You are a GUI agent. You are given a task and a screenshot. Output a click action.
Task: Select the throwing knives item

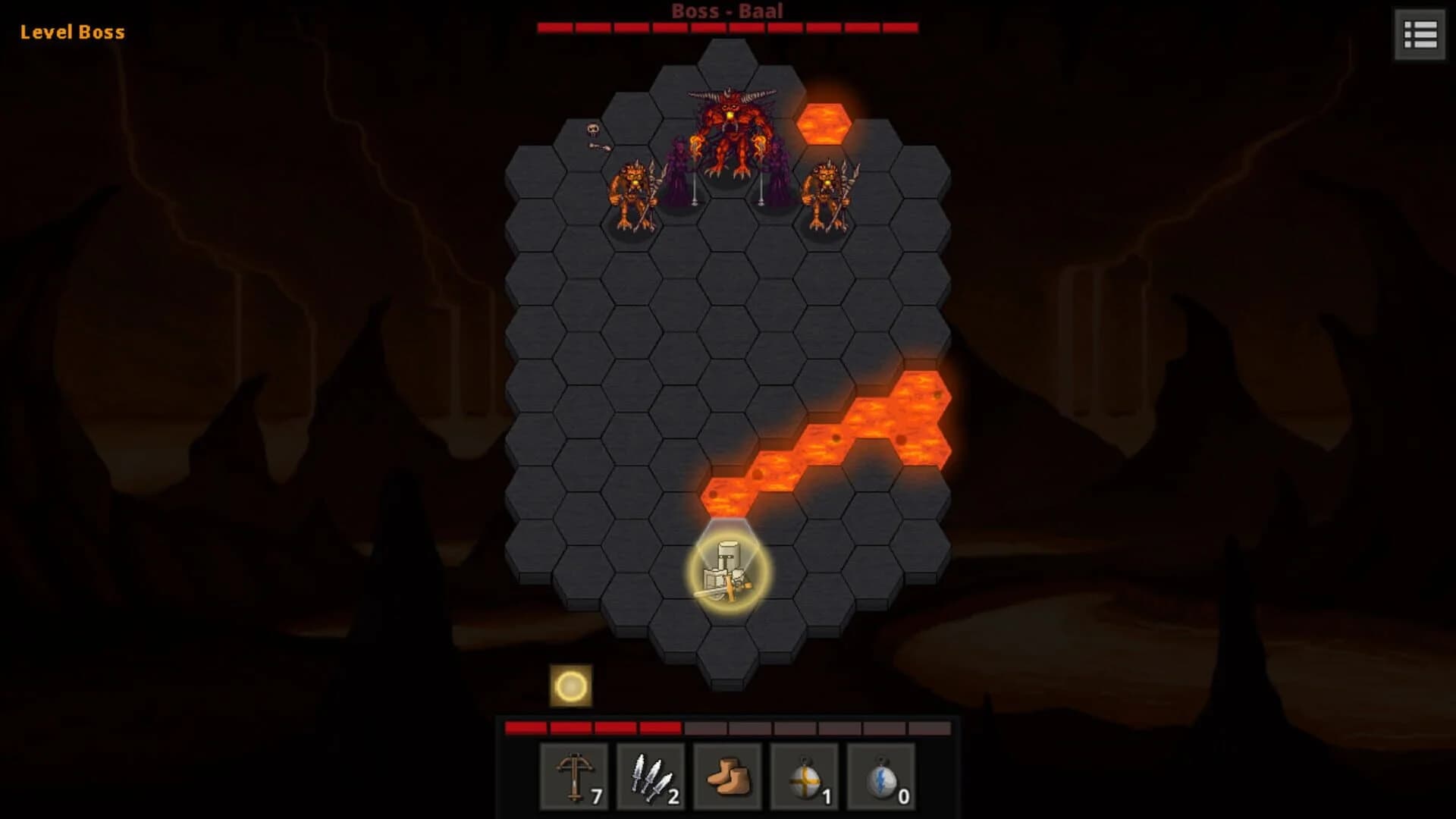click(653, 777)
